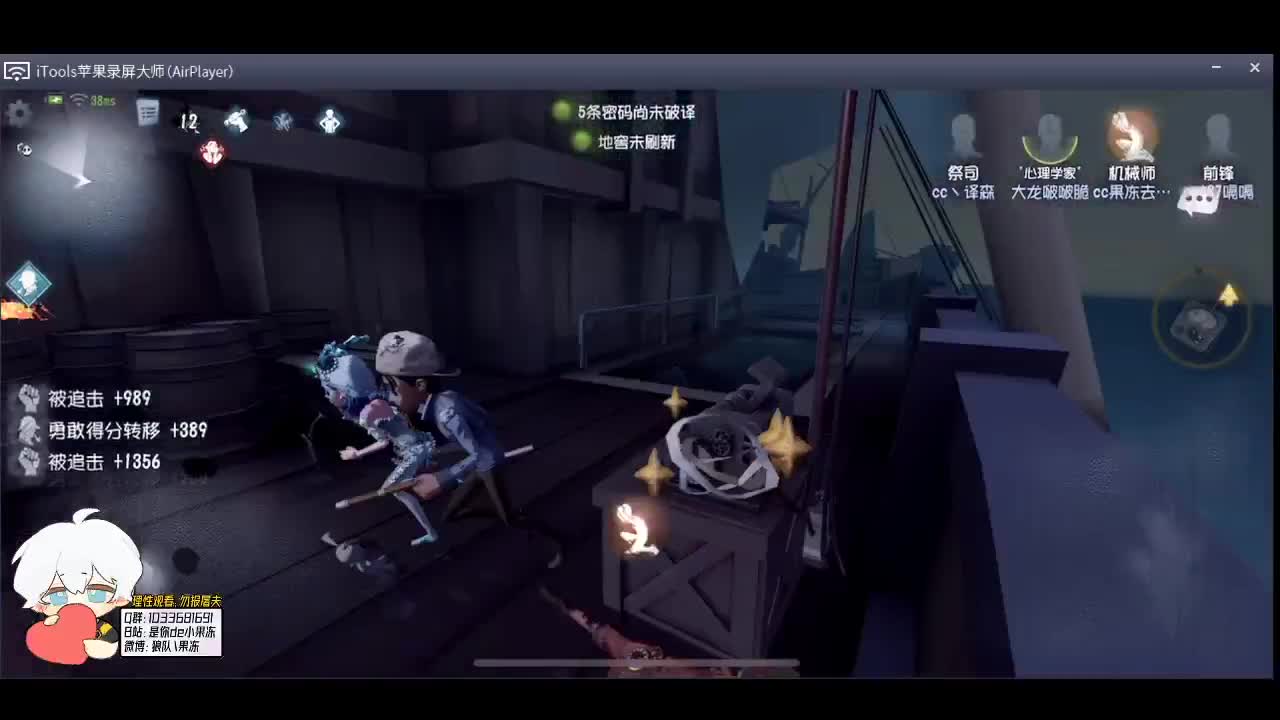Tap the persona web icon on the left edge
The height and width of the screenshot is (720, 1280).
tap(27, 284)
